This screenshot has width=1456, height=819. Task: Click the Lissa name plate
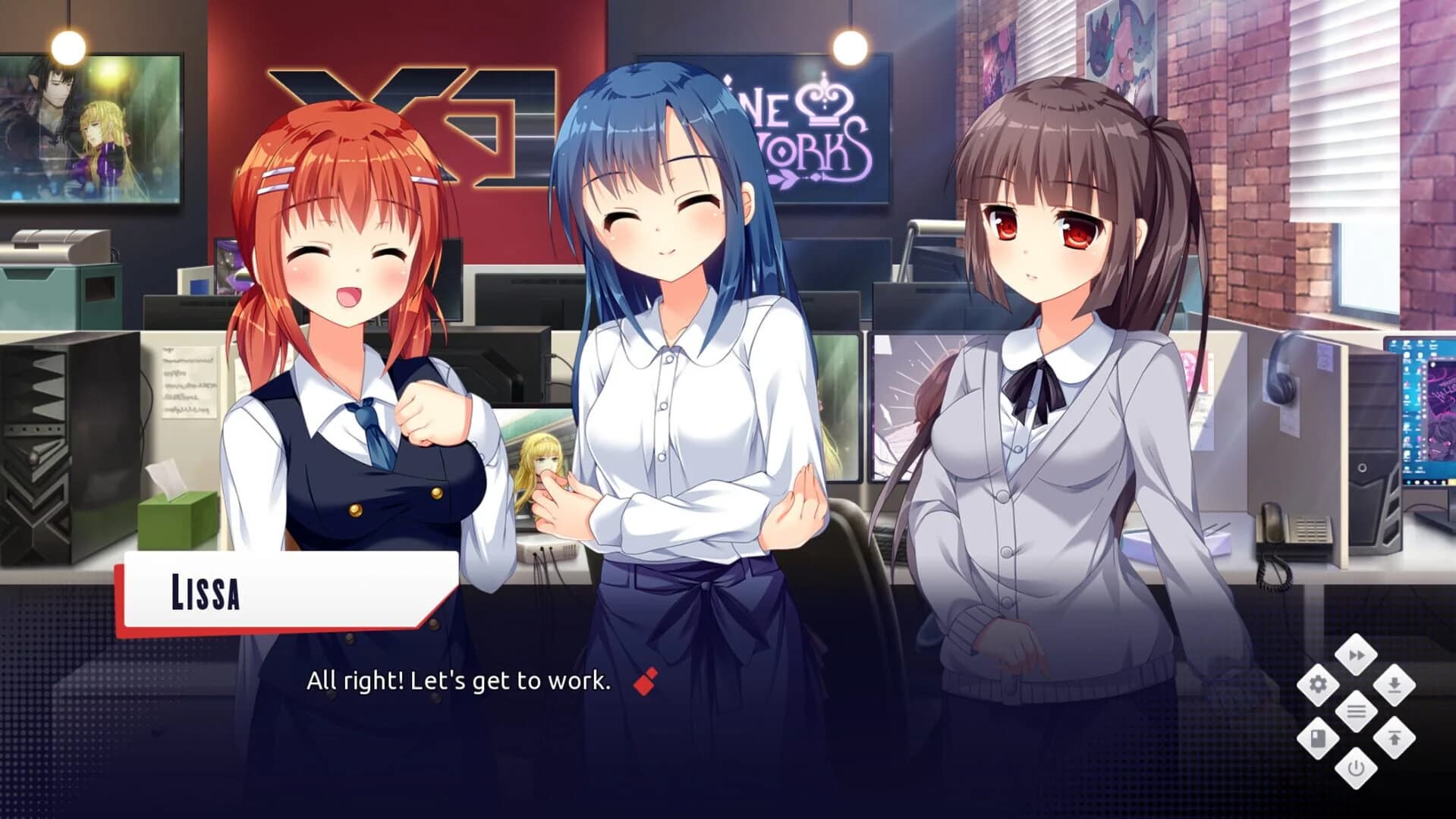click(206, 594)
